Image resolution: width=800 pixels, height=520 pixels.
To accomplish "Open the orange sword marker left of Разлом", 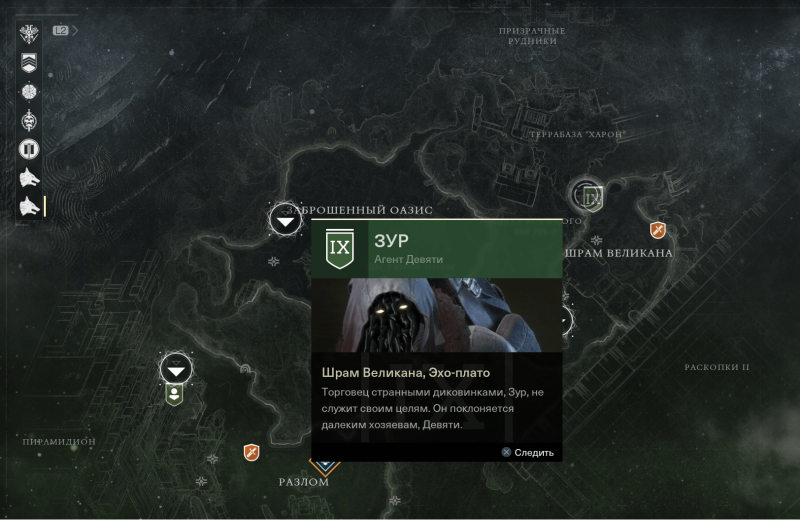I will 252,453.
